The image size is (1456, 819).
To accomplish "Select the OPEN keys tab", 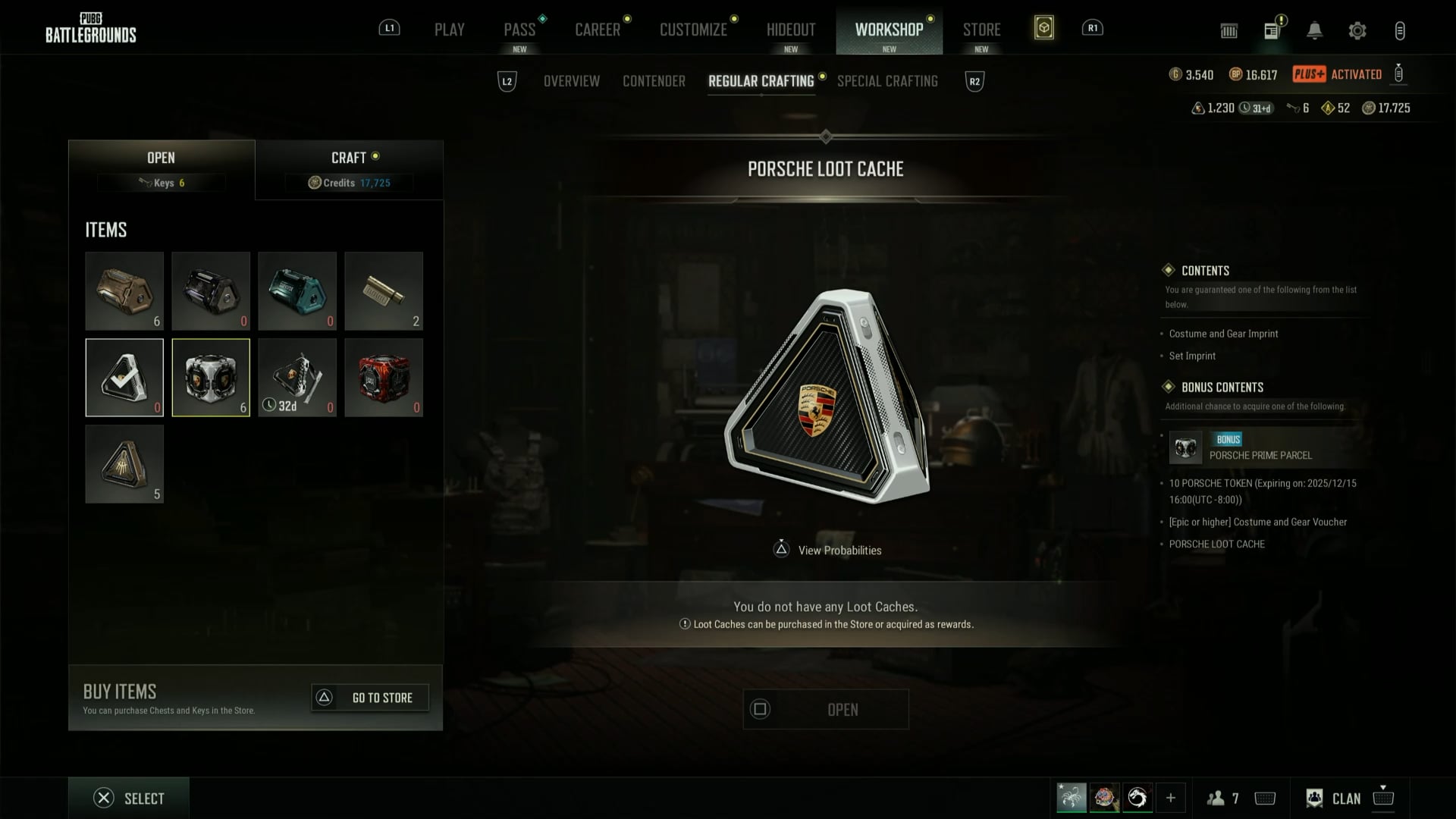I will coord(161,169).
